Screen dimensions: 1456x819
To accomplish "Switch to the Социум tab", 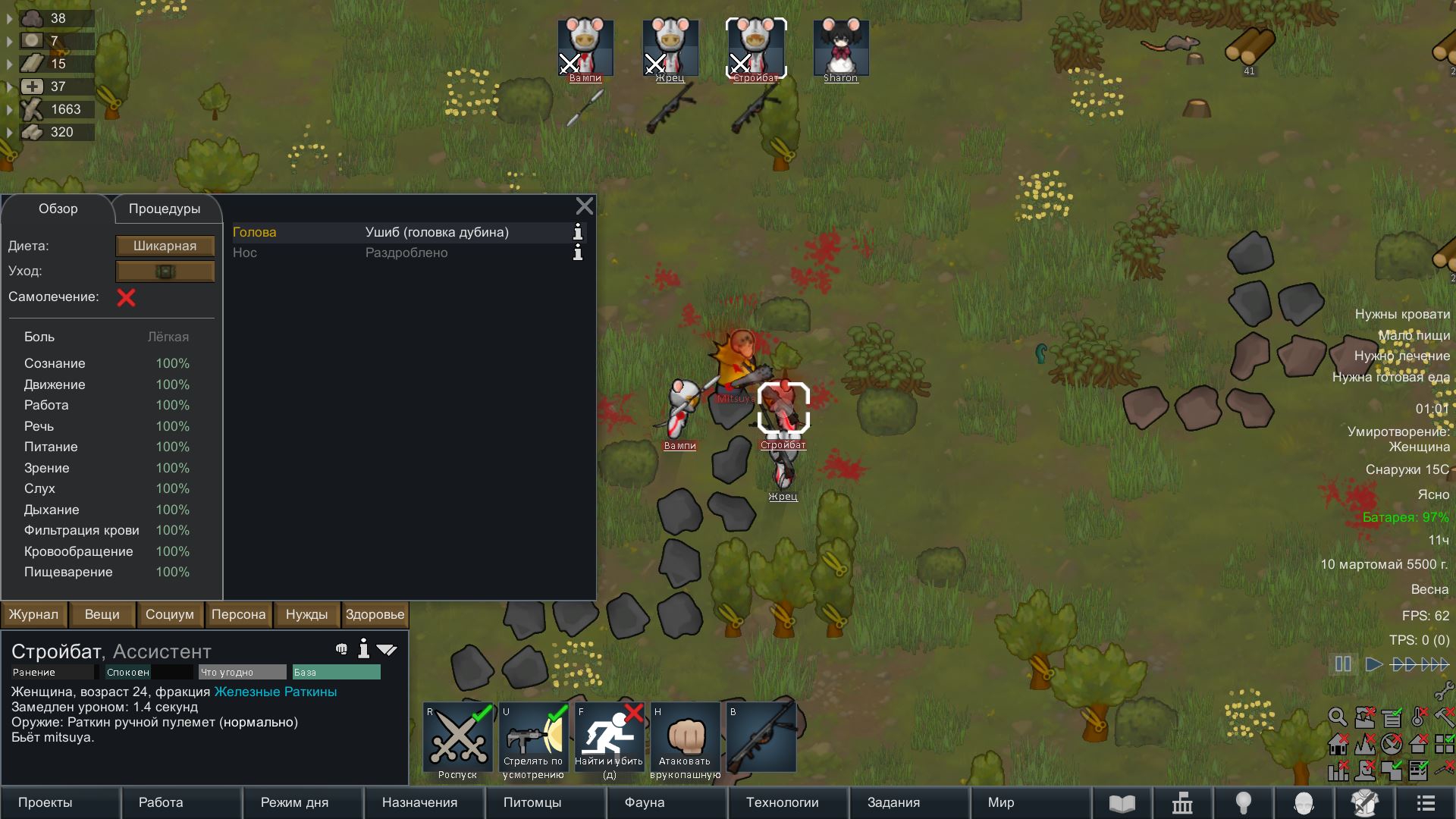I will coord(170,614).
